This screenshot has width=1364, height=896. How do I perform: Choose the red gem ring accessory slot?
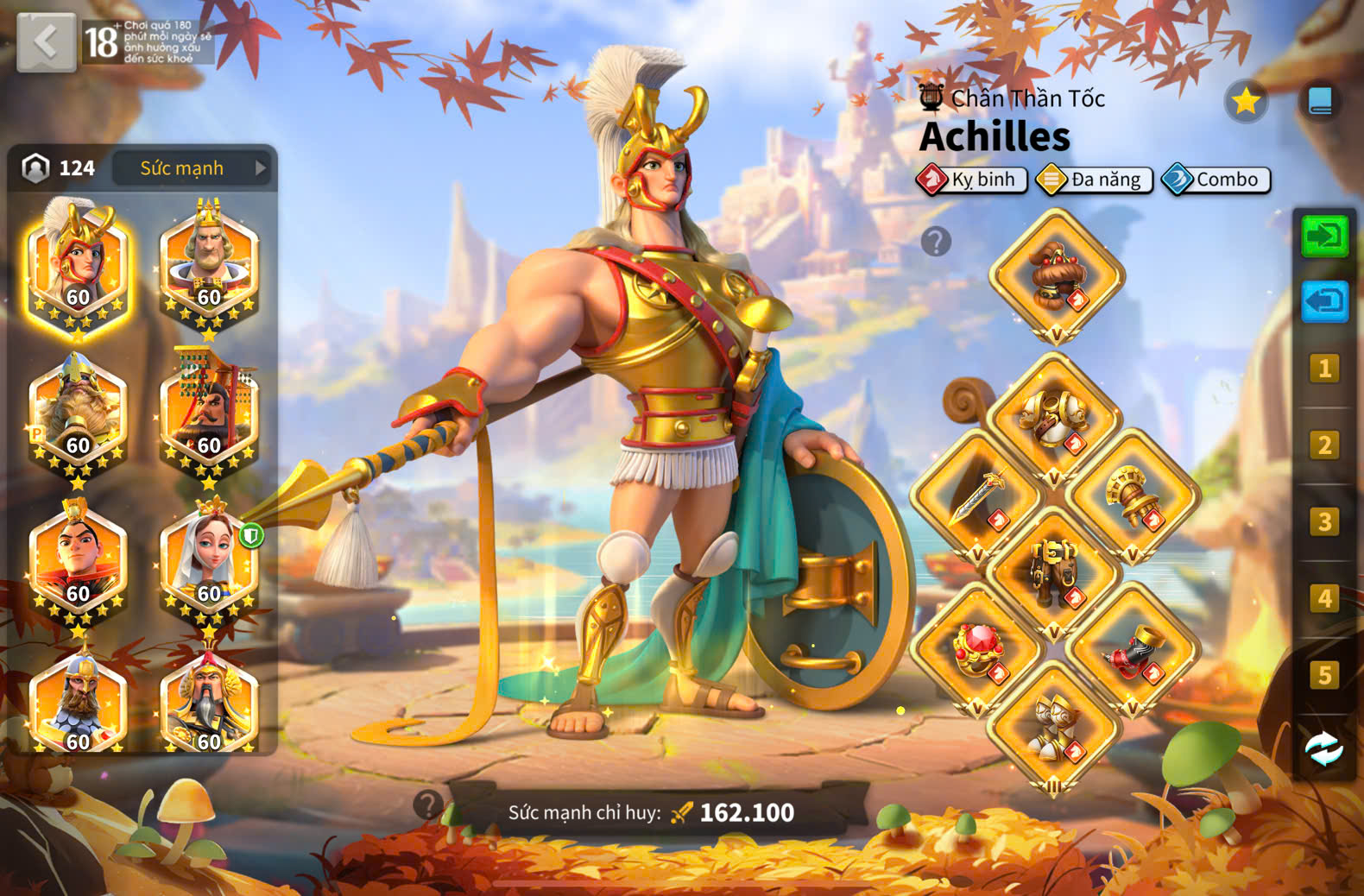point(977,649)
